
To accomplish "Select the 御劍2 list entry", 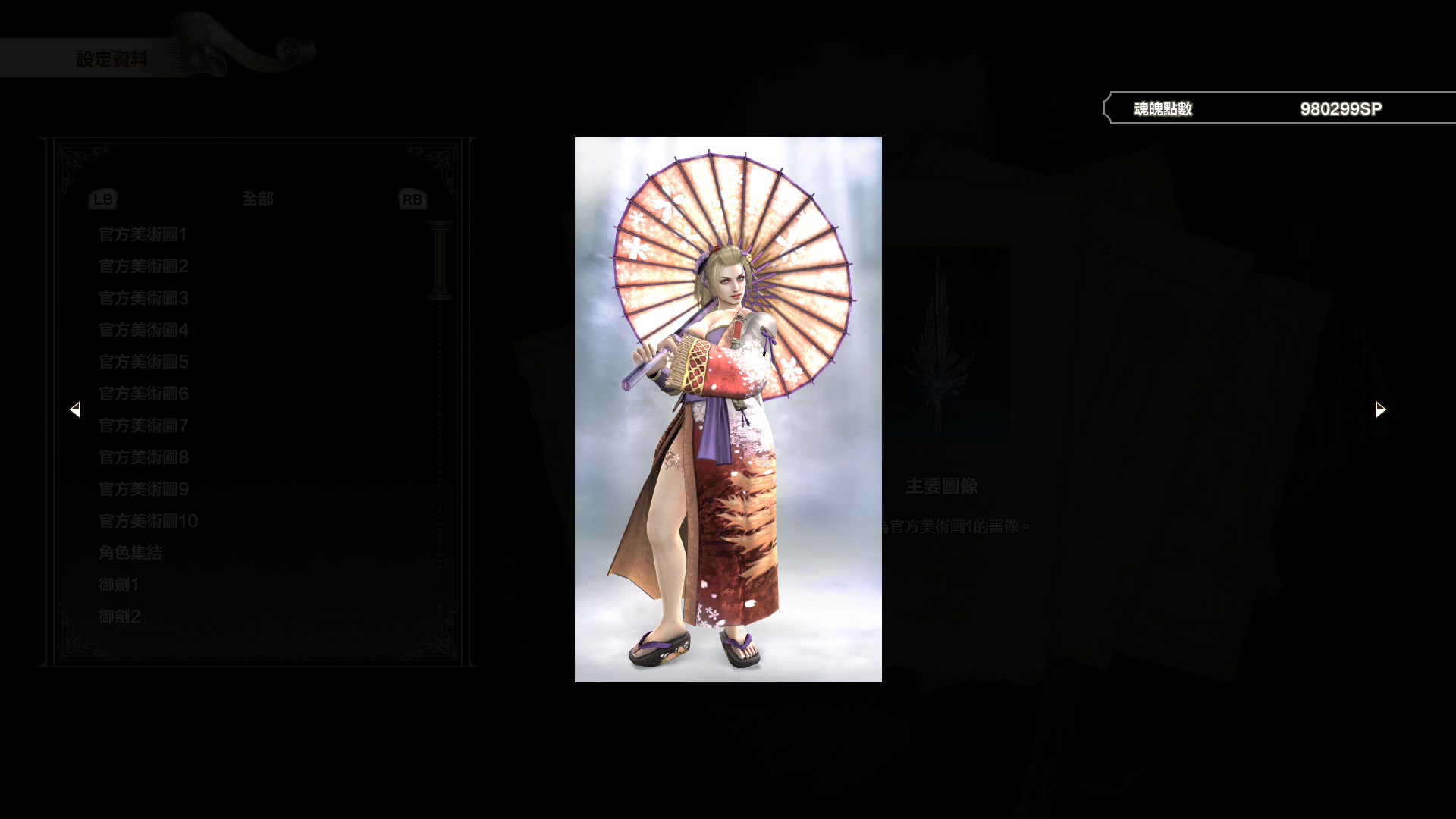I will click(119, 617).
